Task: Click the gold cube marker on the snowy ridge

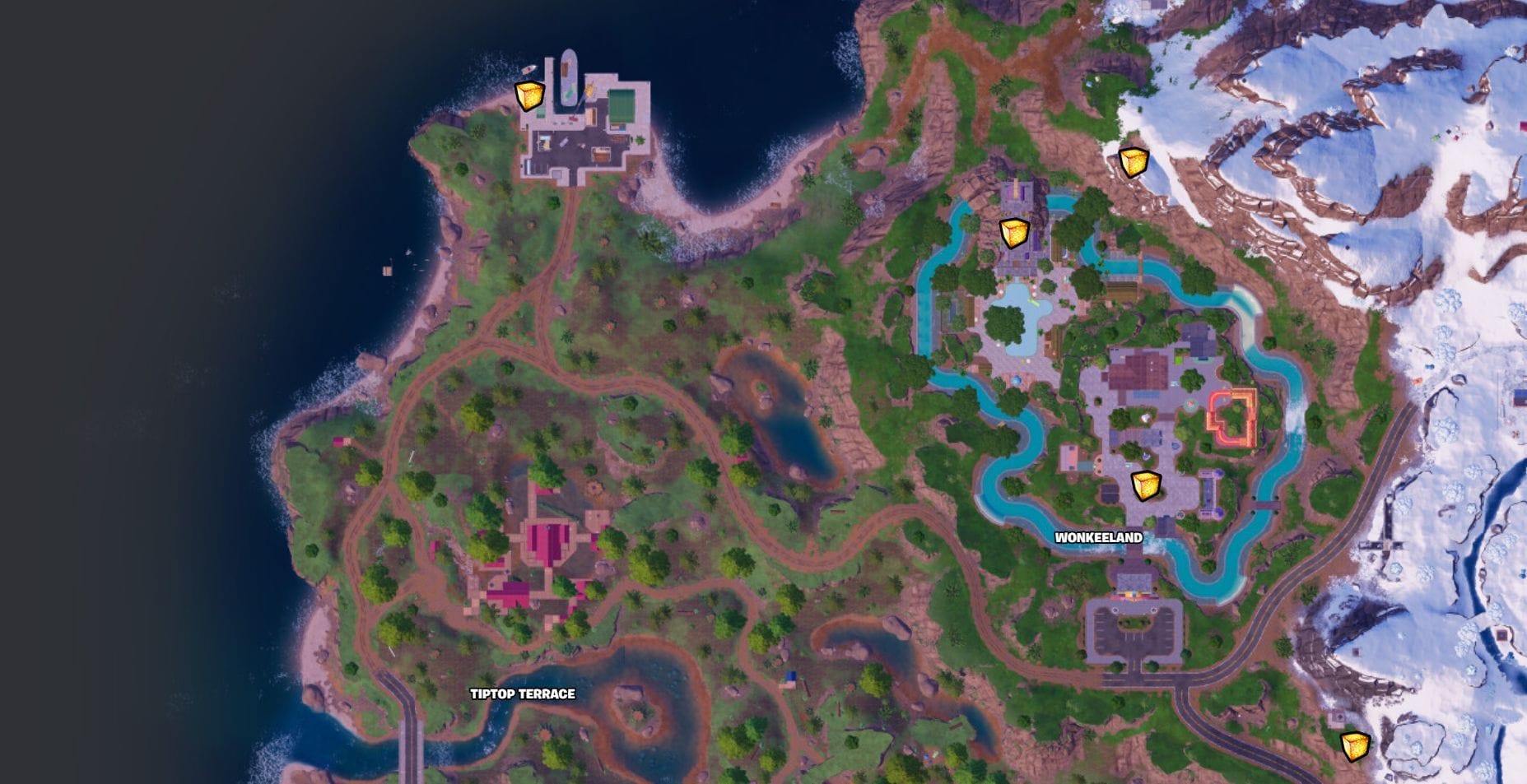Action: click(1133, 161)
